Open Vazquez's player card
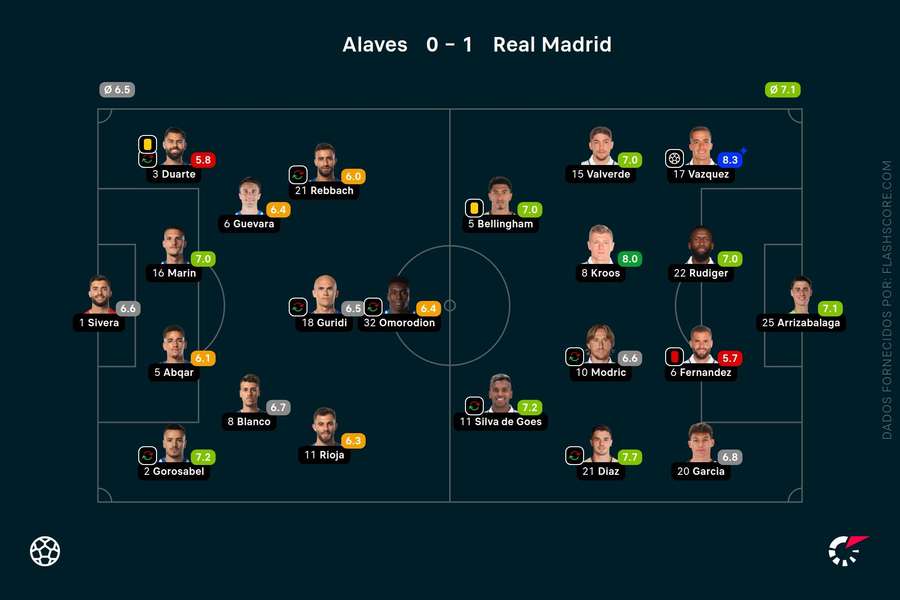The width and height of the screenshot is (900, 600). (x=700, y=147)
